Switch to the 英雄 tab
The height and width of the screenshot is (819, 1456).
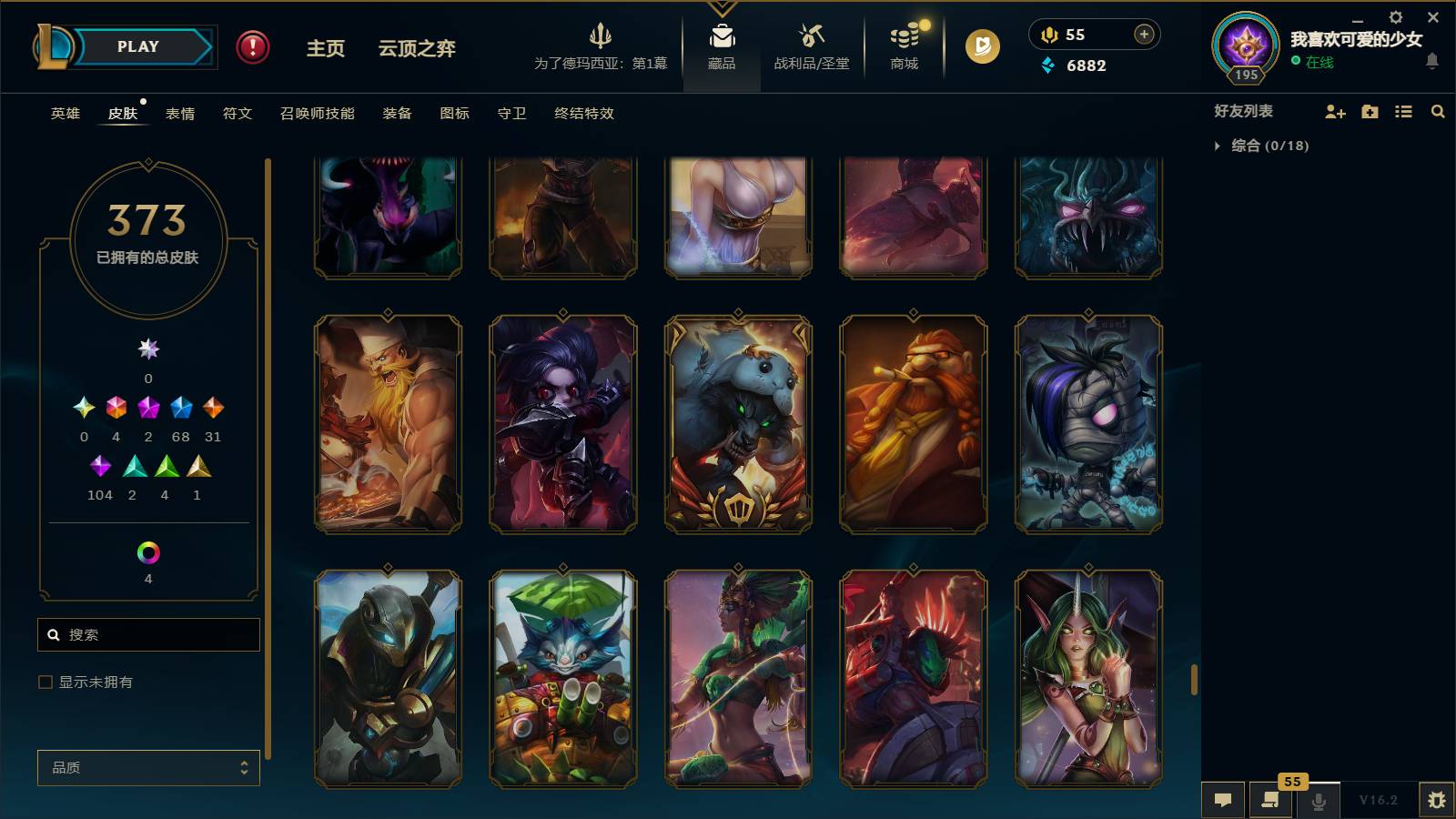63,114
